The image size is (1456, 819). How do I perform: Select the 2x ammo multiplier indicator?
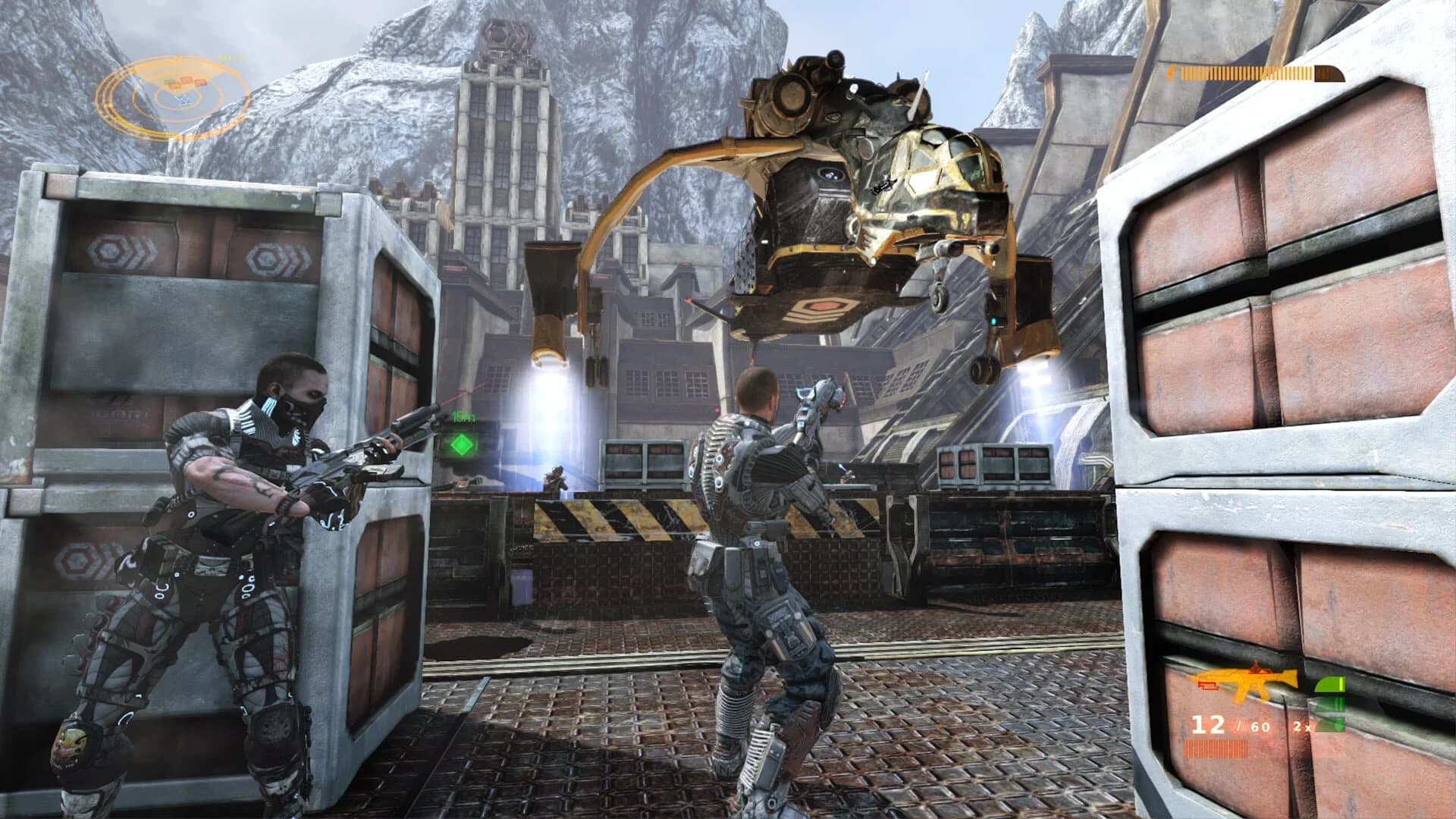[x=1302, y=726]
